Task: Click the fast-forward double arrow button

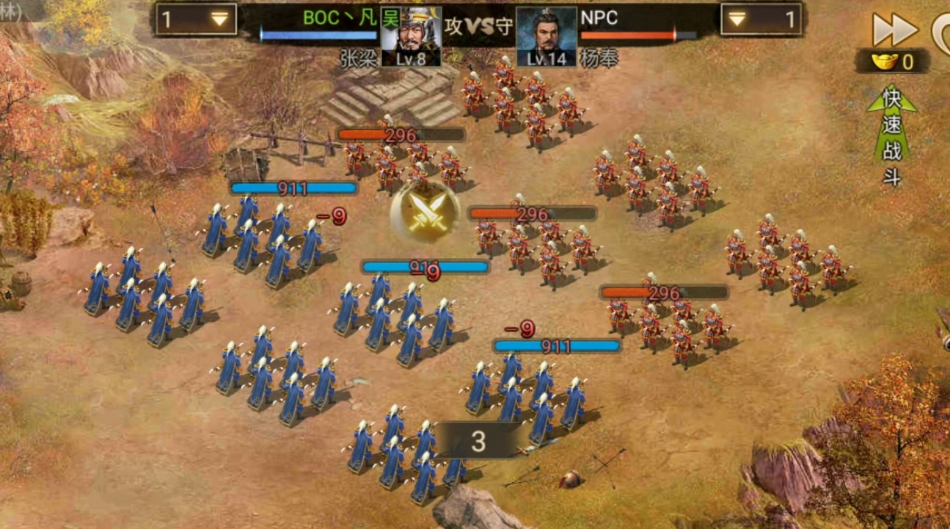Action: pyautogui.click(x=894, y=29)
